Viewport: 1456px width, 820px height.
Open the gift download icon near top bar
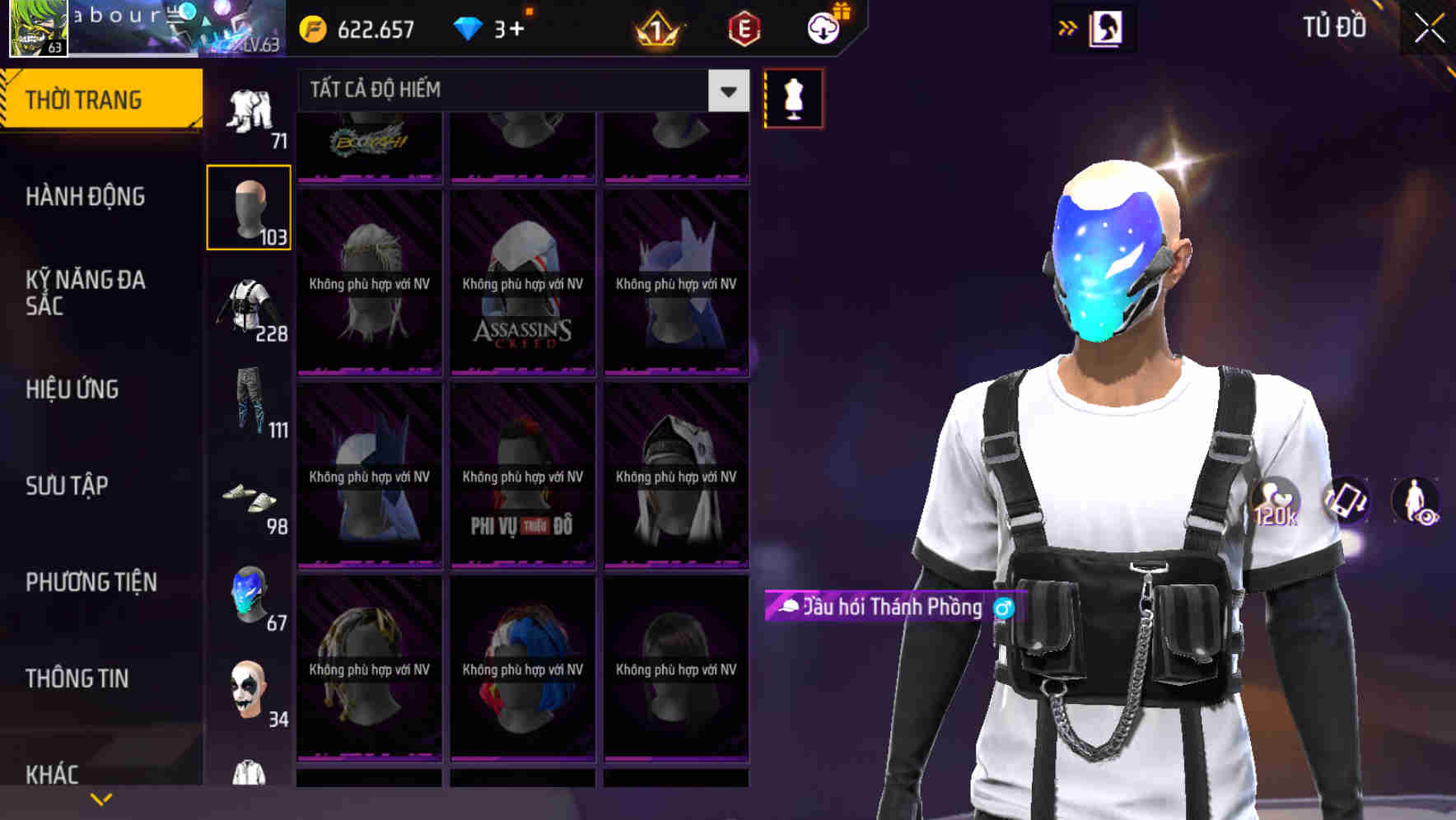(822, 27)
